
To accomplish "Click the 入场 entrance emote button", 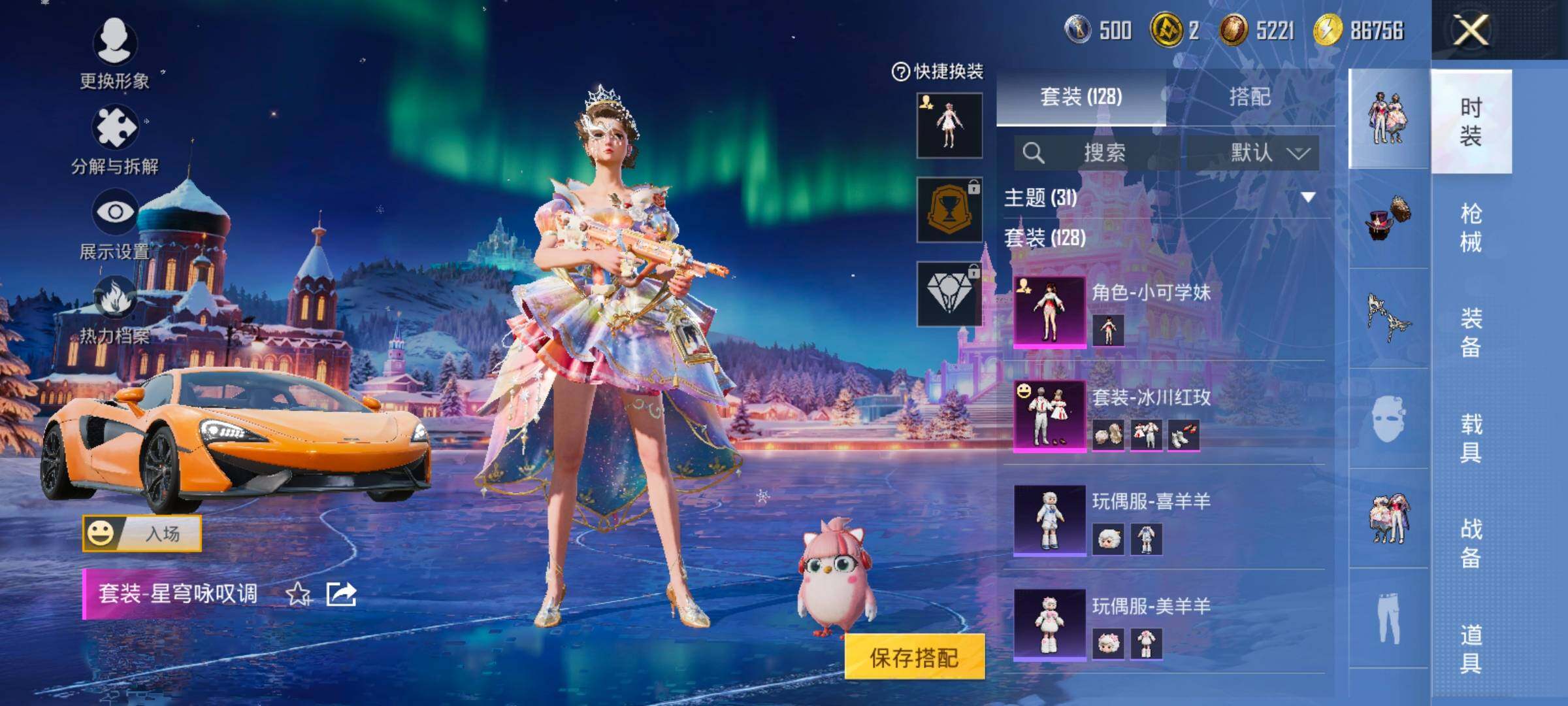I will point(142,533).
